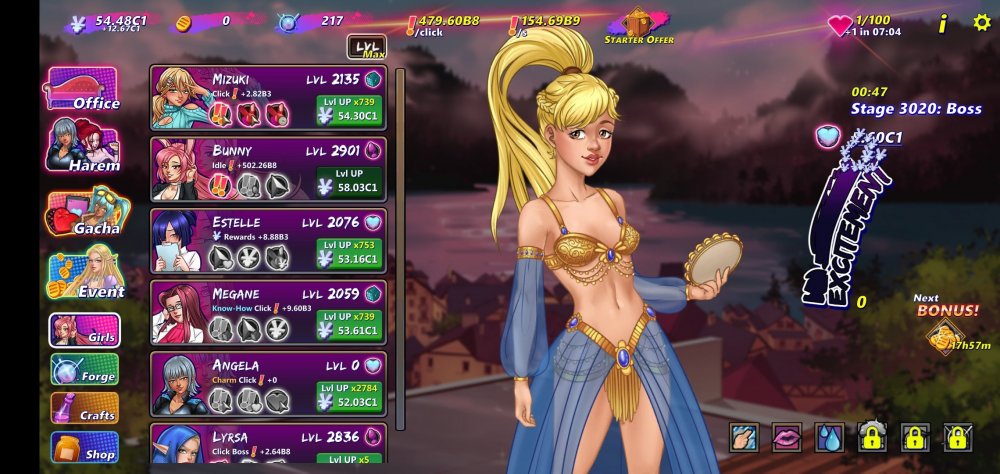Claim the Next Bonus coin reward

(943, 337)
